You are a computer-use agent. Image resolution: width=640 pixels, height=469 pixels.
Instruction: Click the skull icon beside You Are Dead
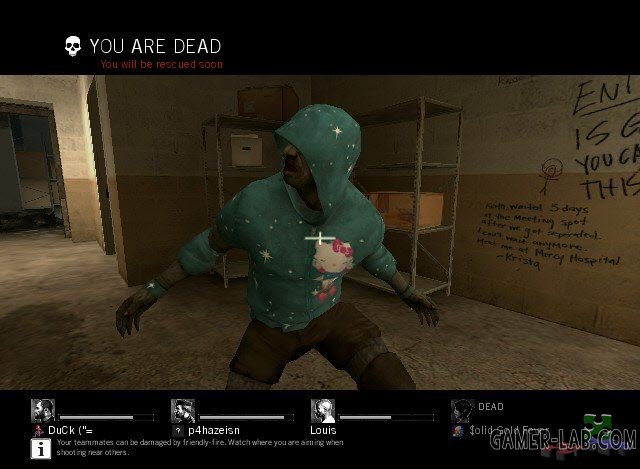coord(73,46)
